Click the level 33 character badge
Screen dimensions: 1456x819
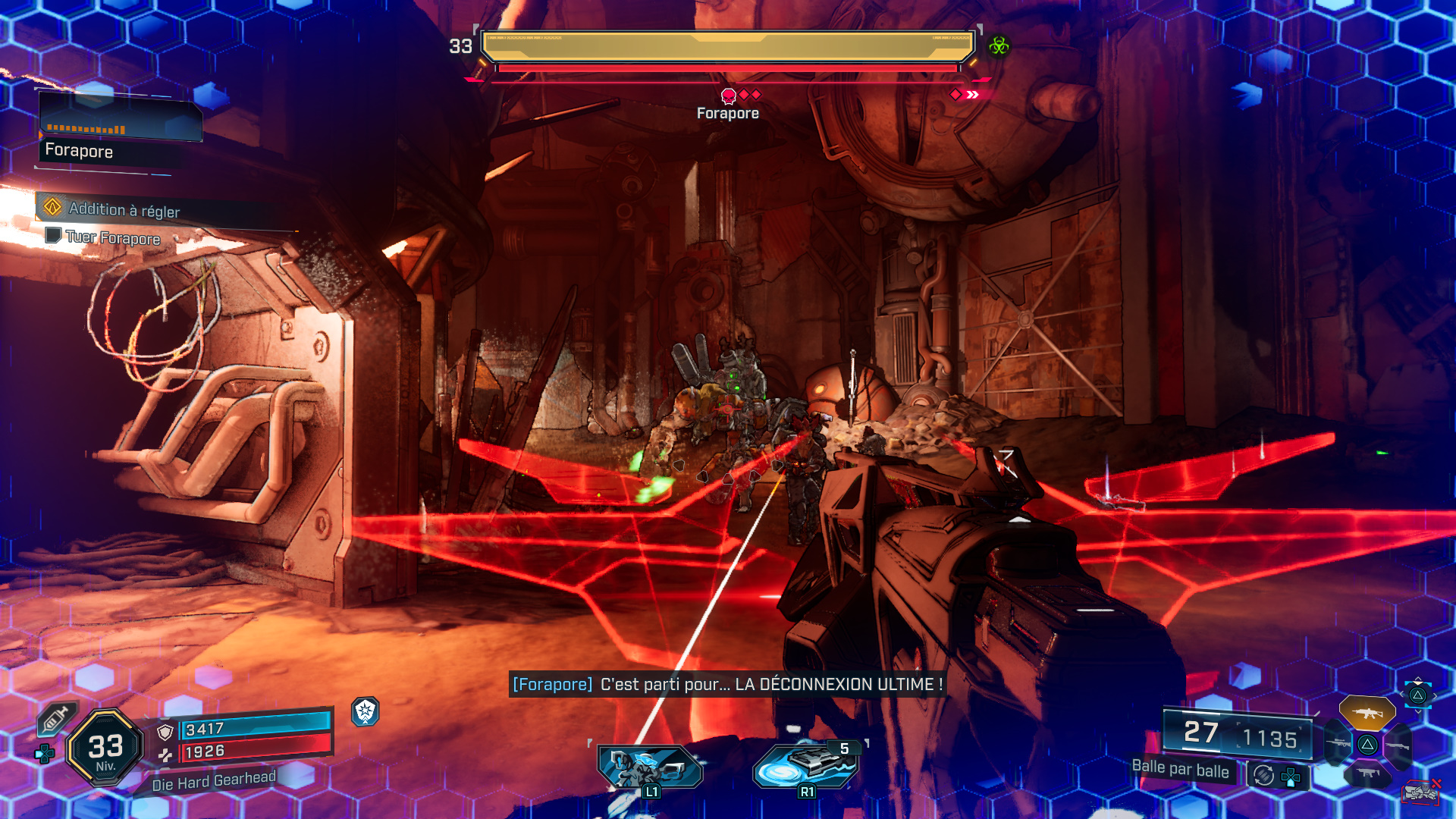[105, 748]
